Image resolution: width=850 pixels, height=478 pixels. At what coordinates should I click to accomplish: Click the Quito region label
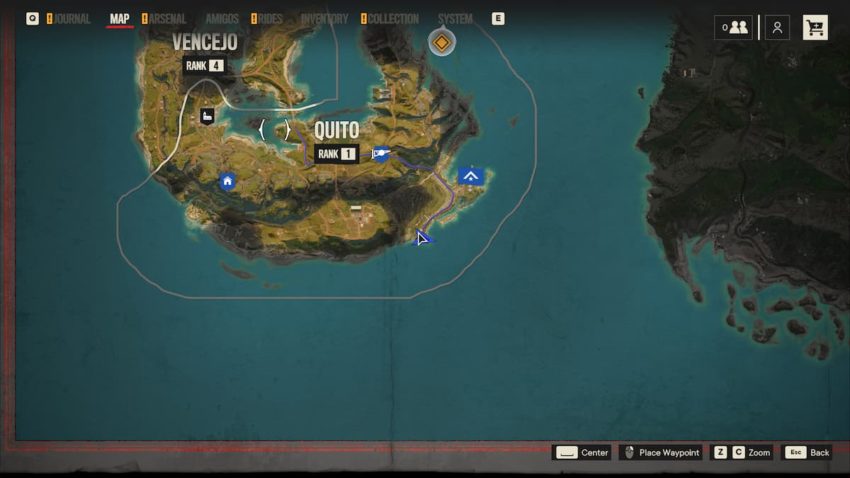coord(336,131)
